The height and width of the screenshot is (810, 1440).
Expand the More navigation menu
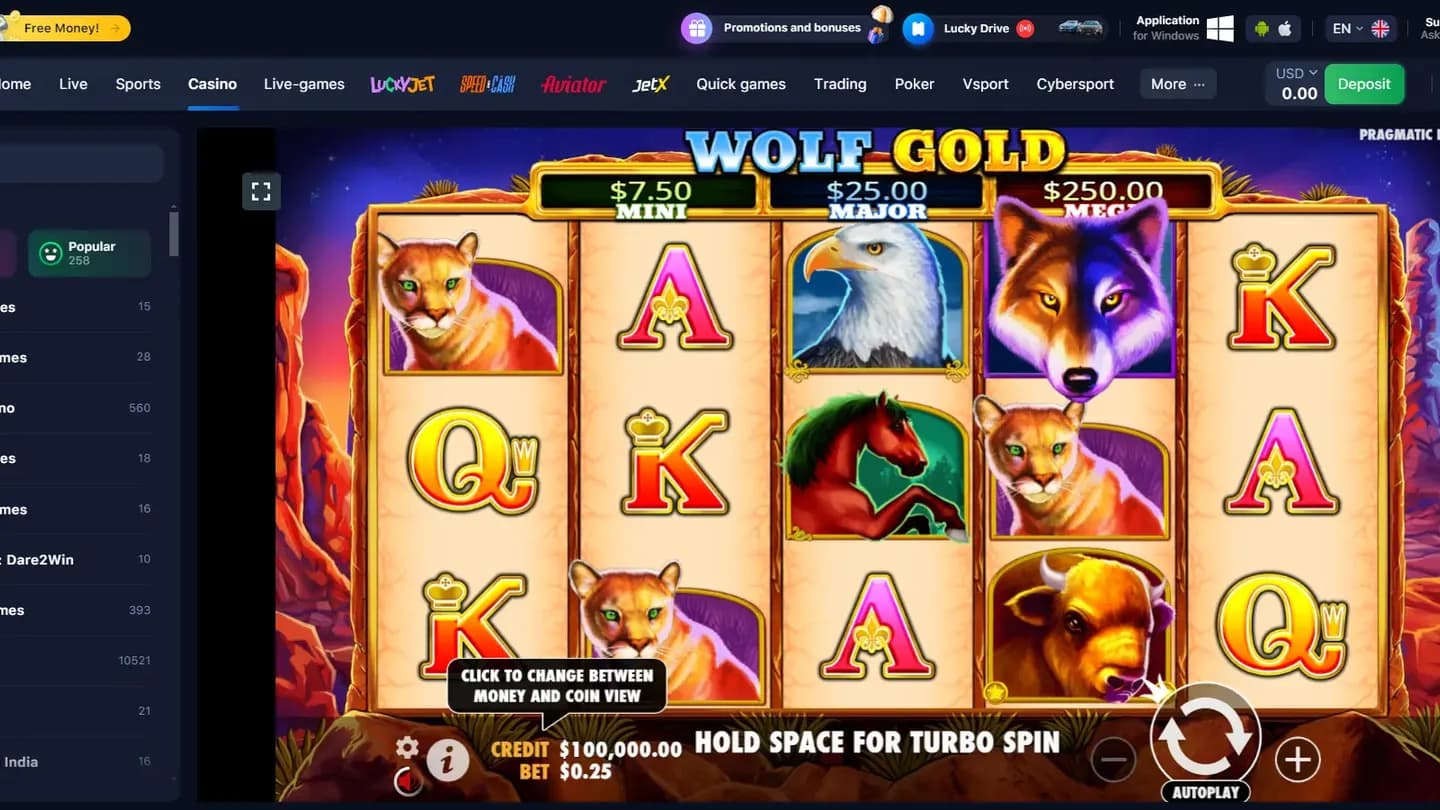[x=1177, y=84]
